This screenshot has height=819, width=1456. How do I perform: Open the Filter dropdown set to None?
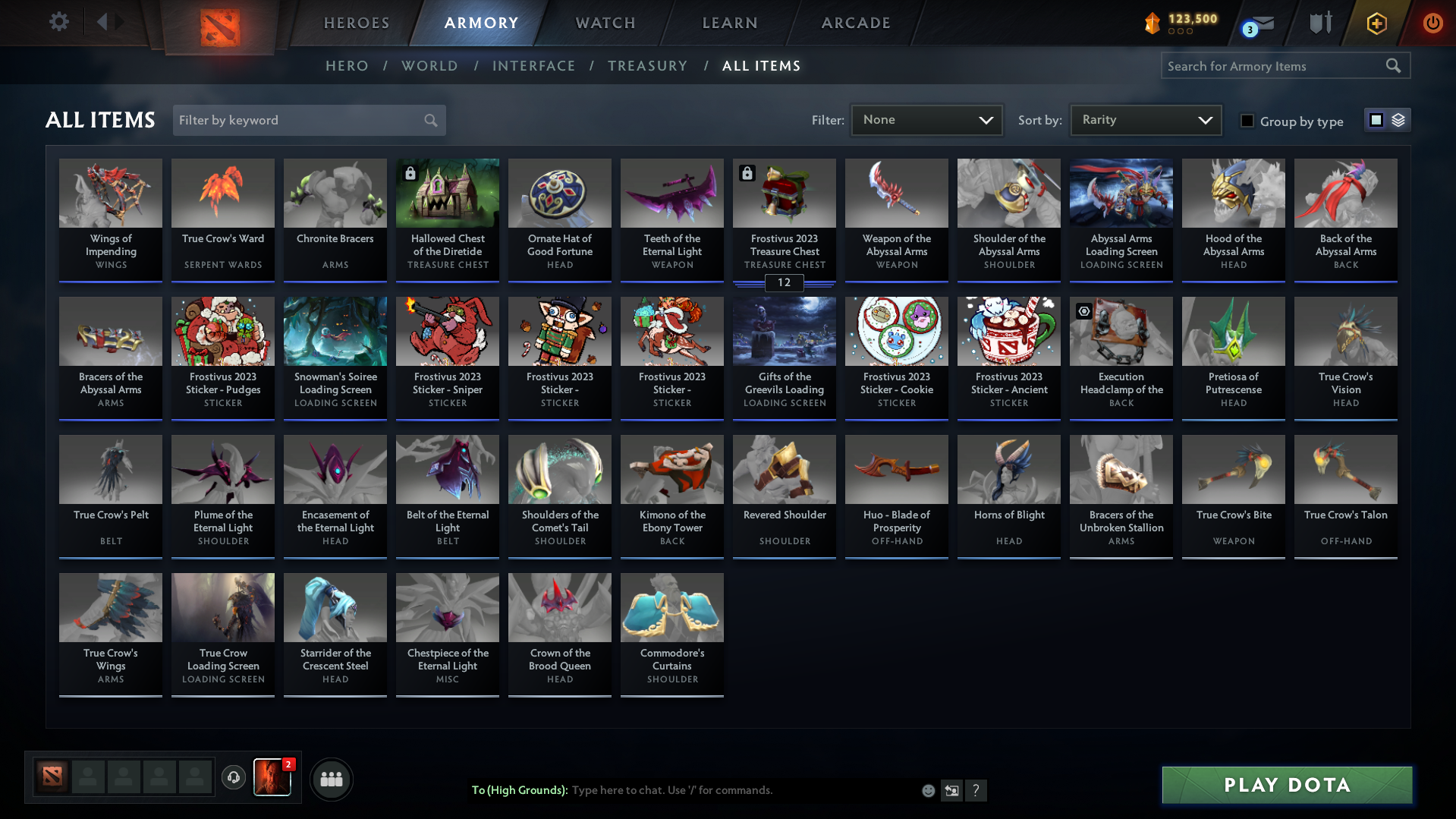point(926,119)
